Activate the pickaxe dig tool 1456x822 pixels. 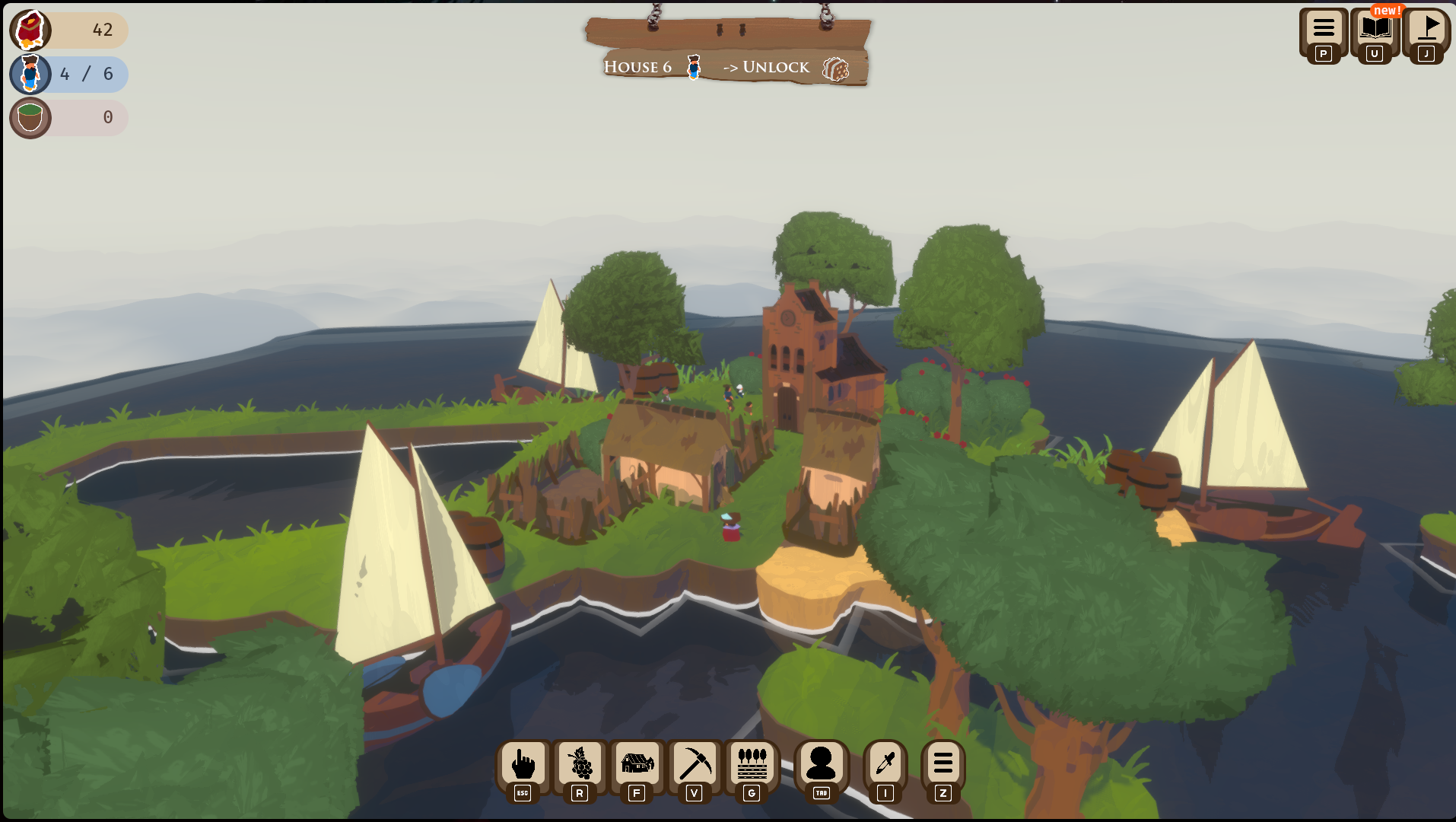point(695,764)
